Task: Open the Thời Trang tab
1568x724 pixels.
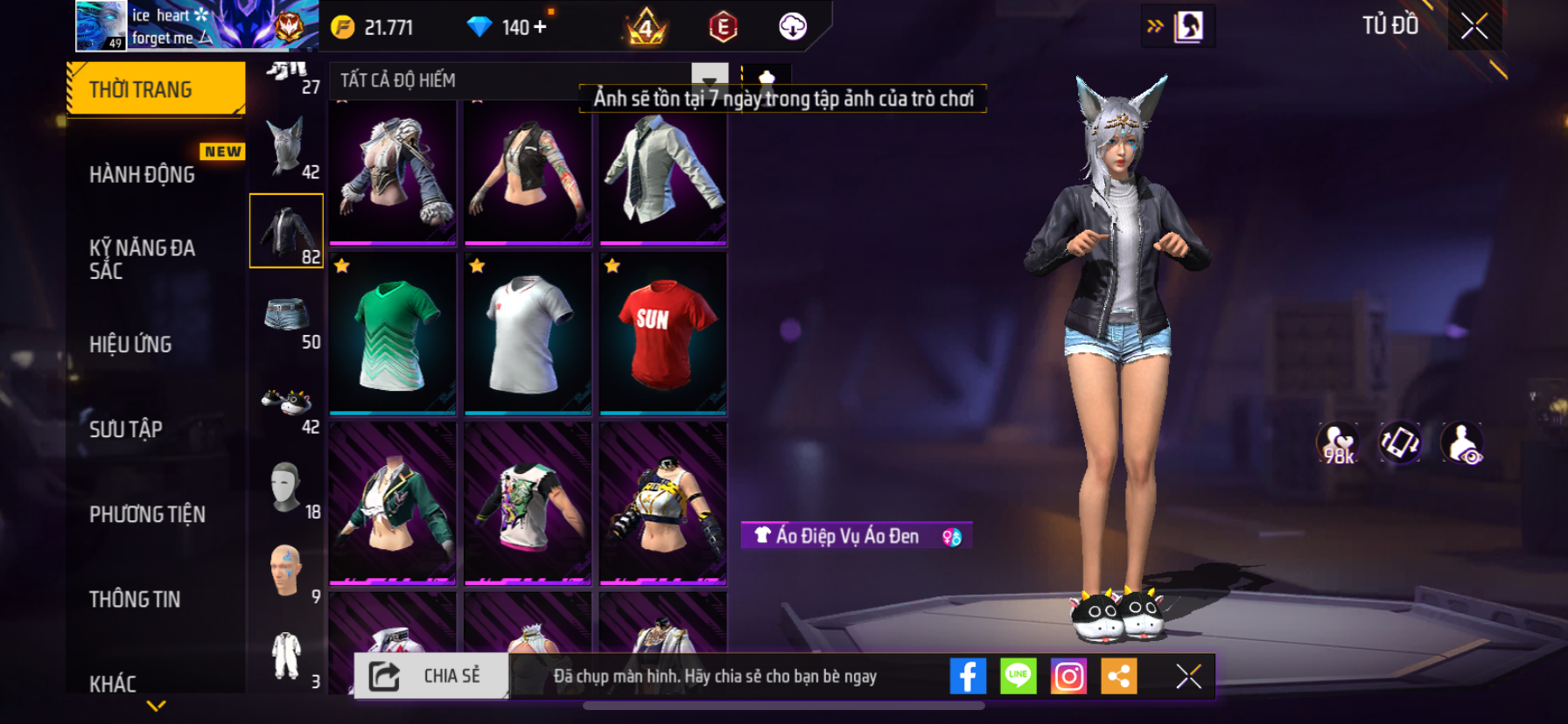Action: coord(155,89)
